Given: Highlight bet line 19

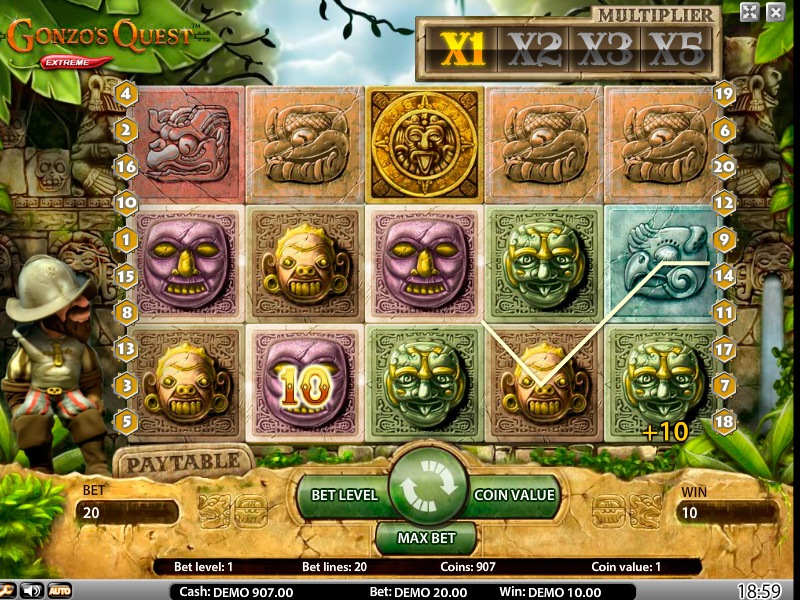Looking at the screenshot, I should pos(725,95).
